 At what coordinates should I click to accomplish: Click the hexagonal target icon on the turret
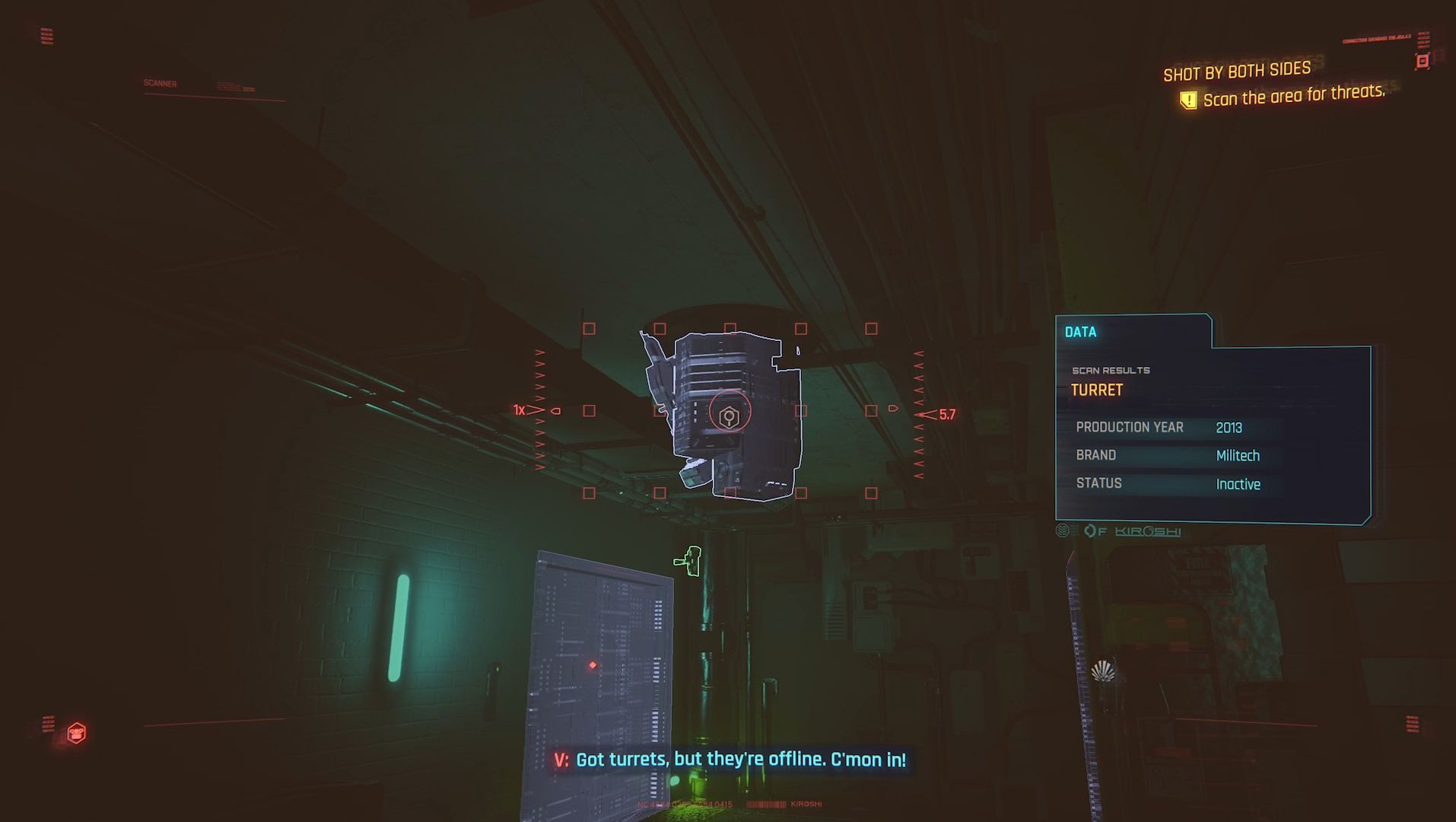[x=728, y=416]
